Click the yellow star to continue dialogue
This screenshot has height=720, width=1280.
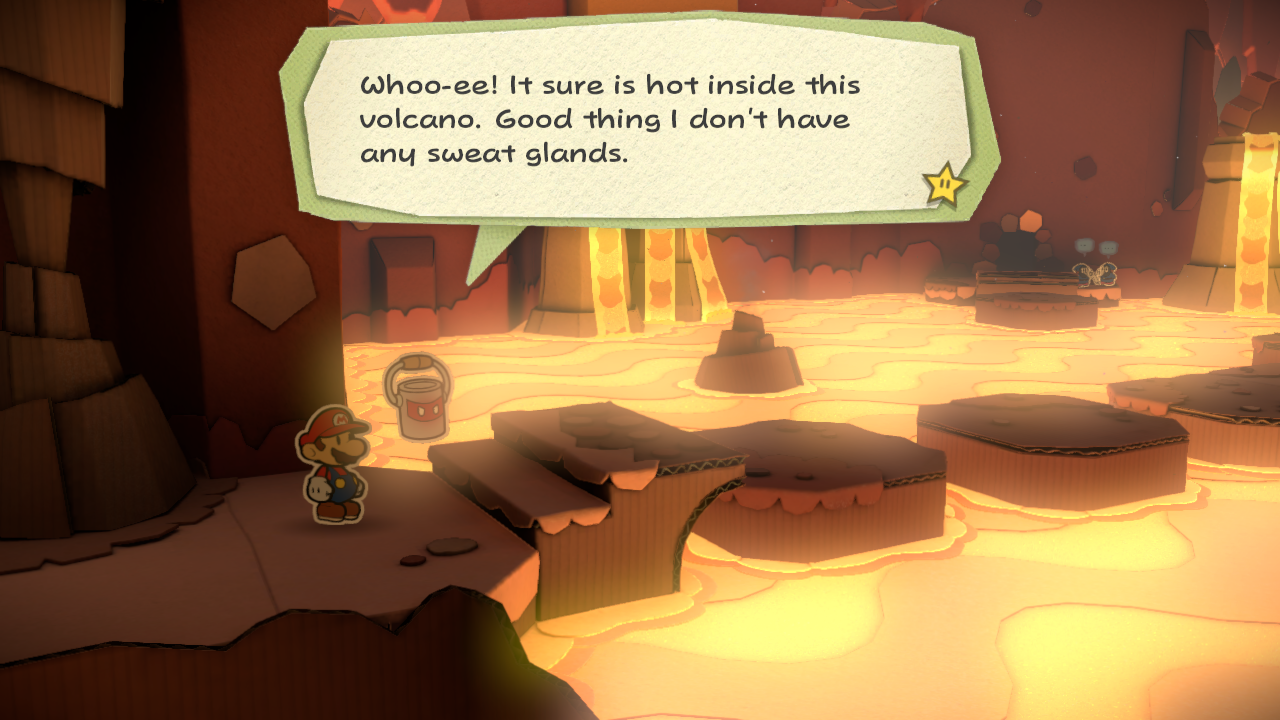click(944, 184)
